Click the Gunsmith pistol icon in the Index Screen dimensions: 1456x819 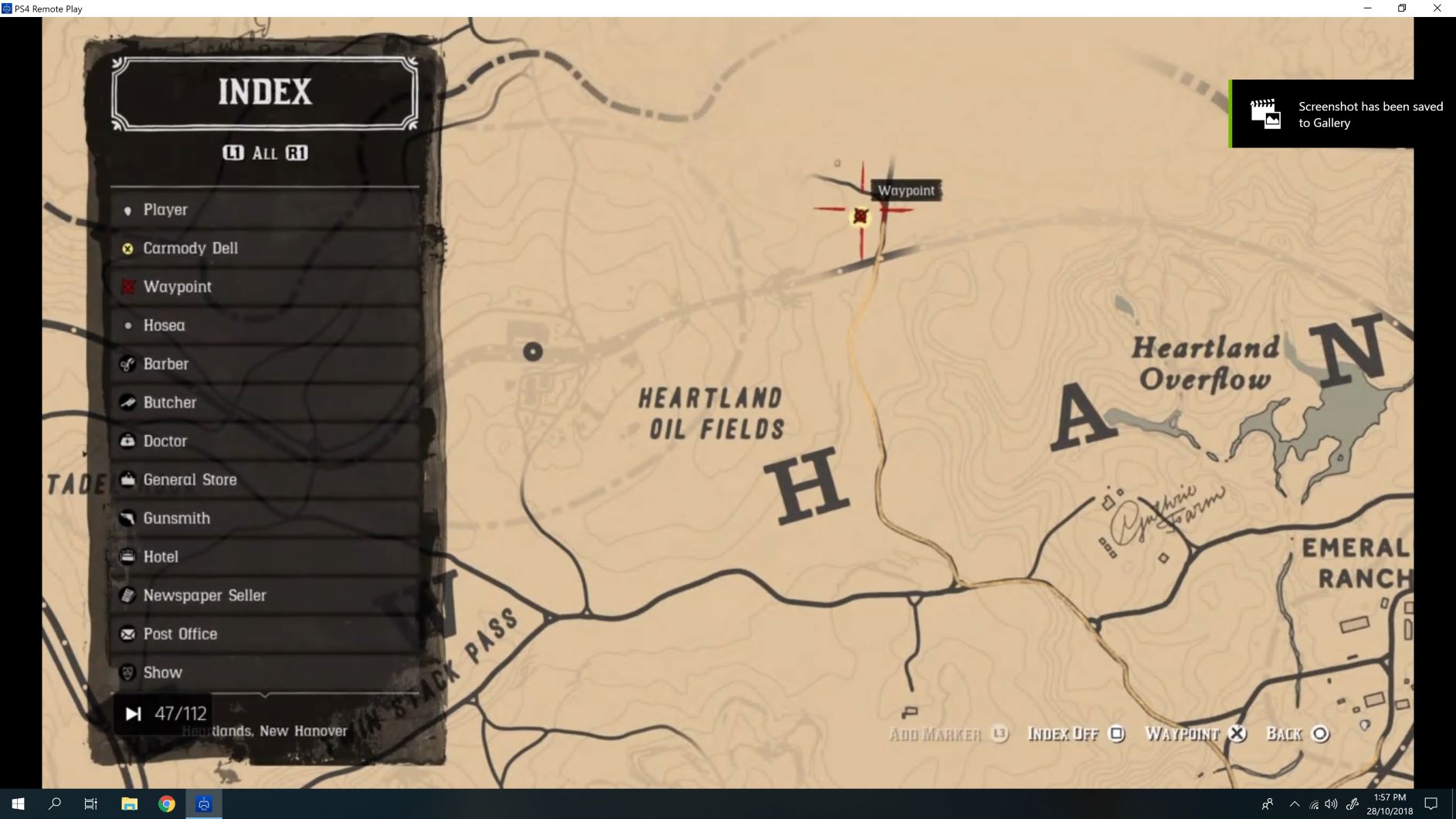127,518
